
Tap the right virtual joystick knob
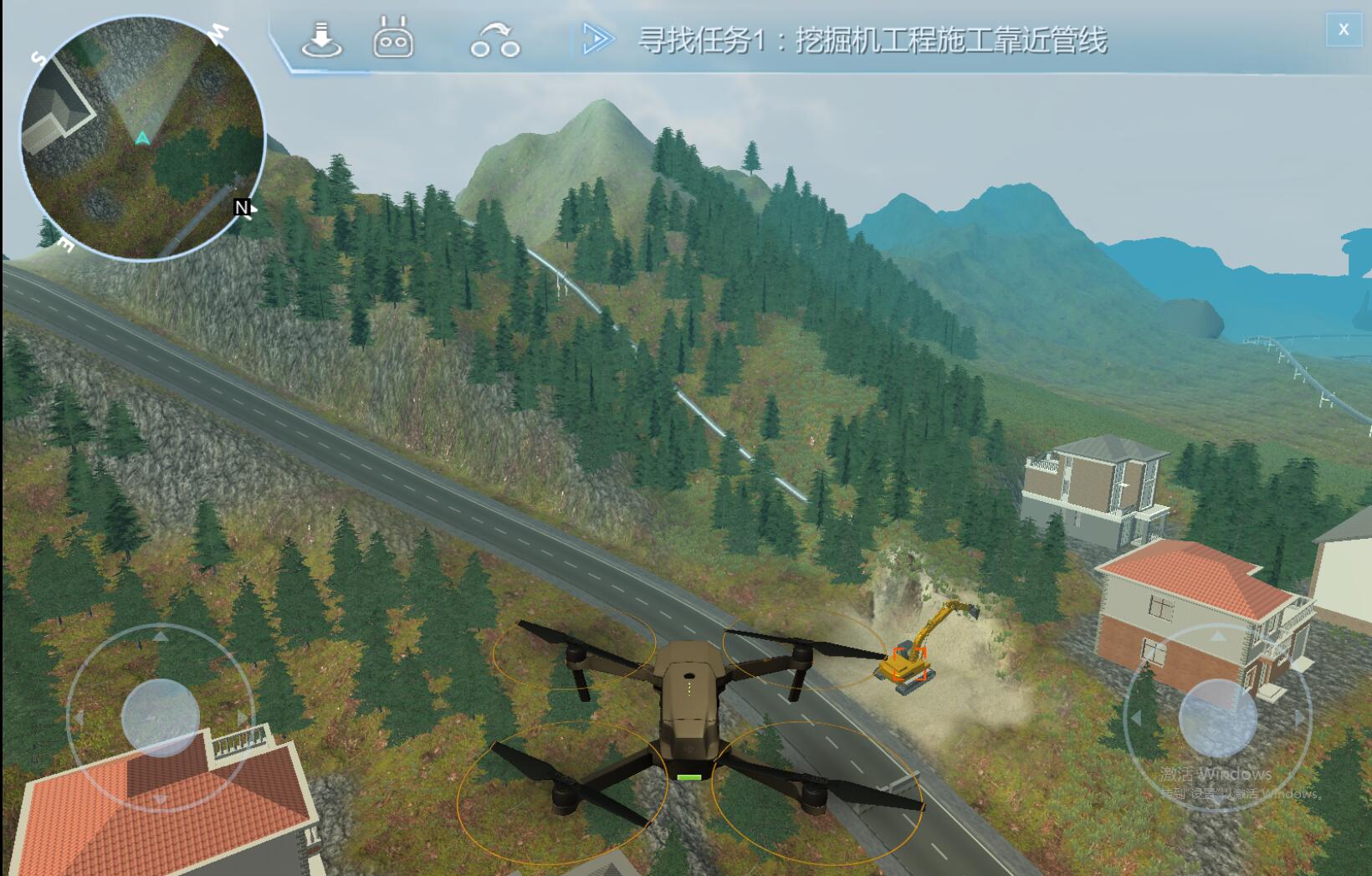pyautogui.click(x=1217, y=717)
